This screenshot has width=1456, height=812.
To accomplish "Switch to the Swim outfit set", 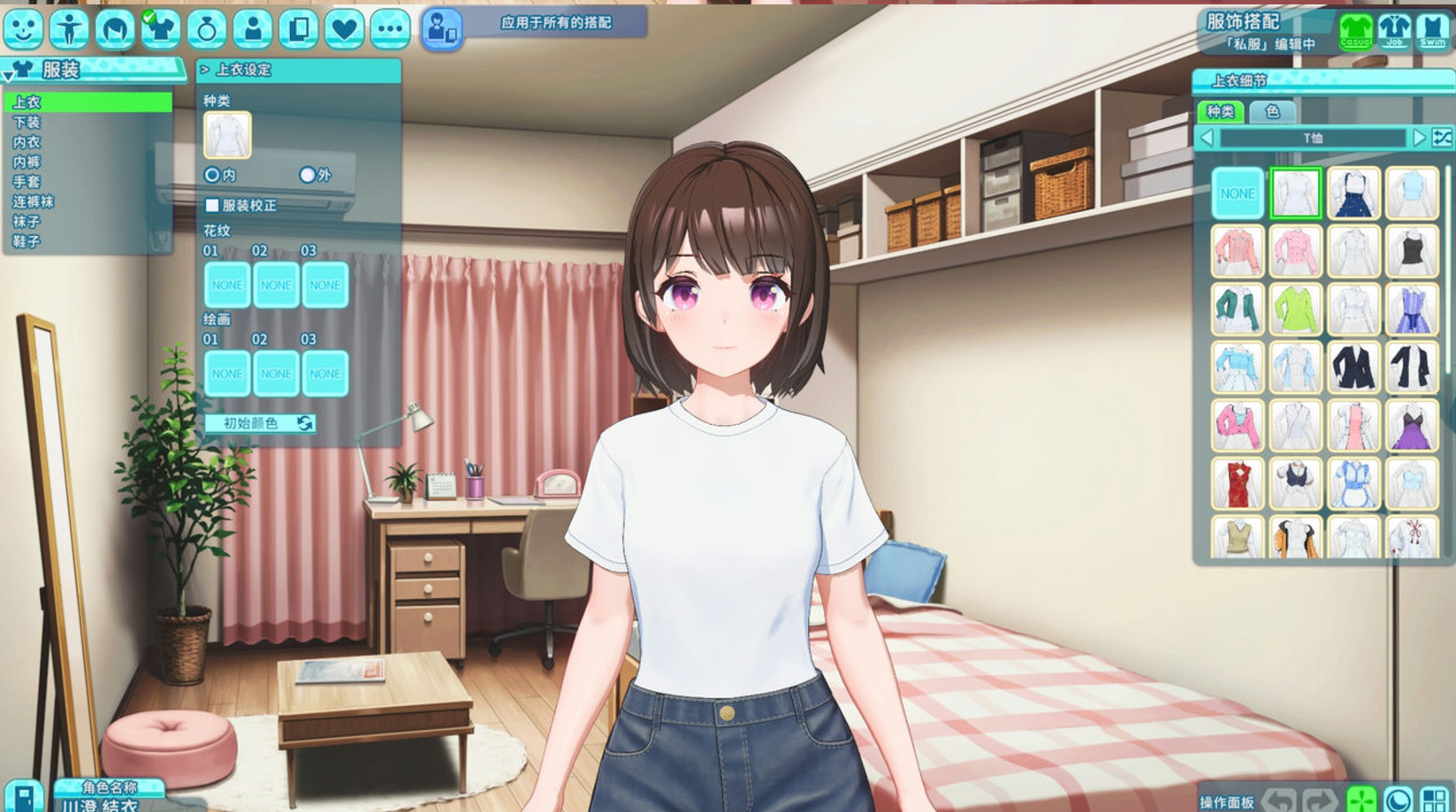I will pos(1433,30).
